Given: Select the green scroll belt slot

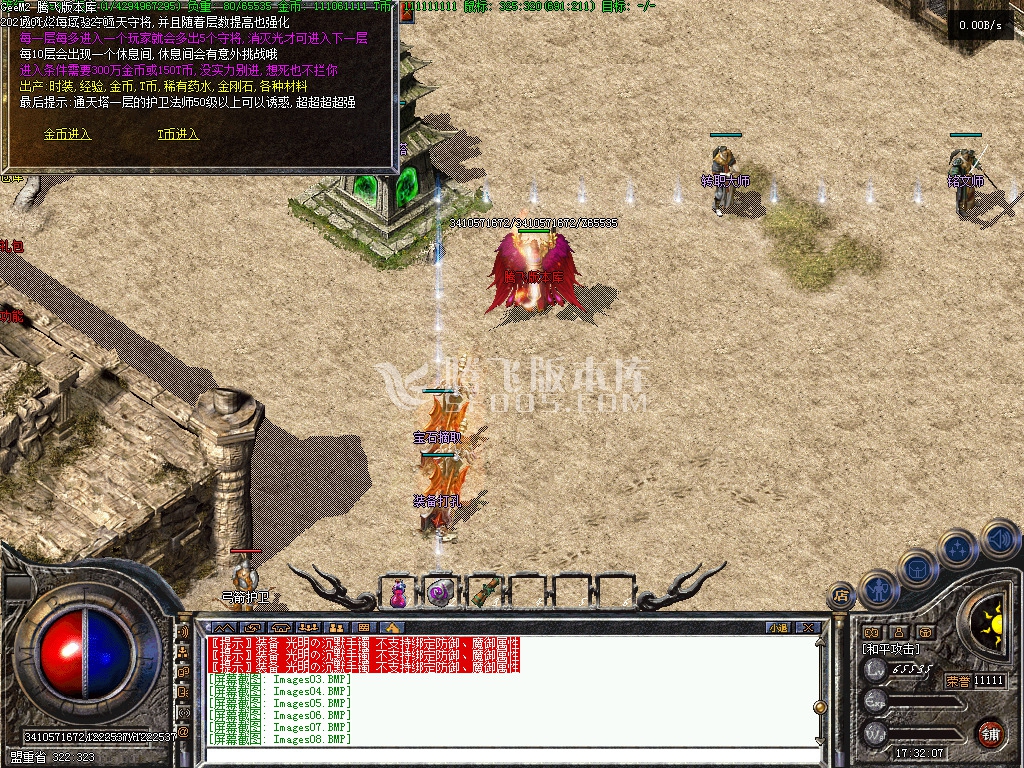Looking at the screenshot, I should (x=484, y=592).
